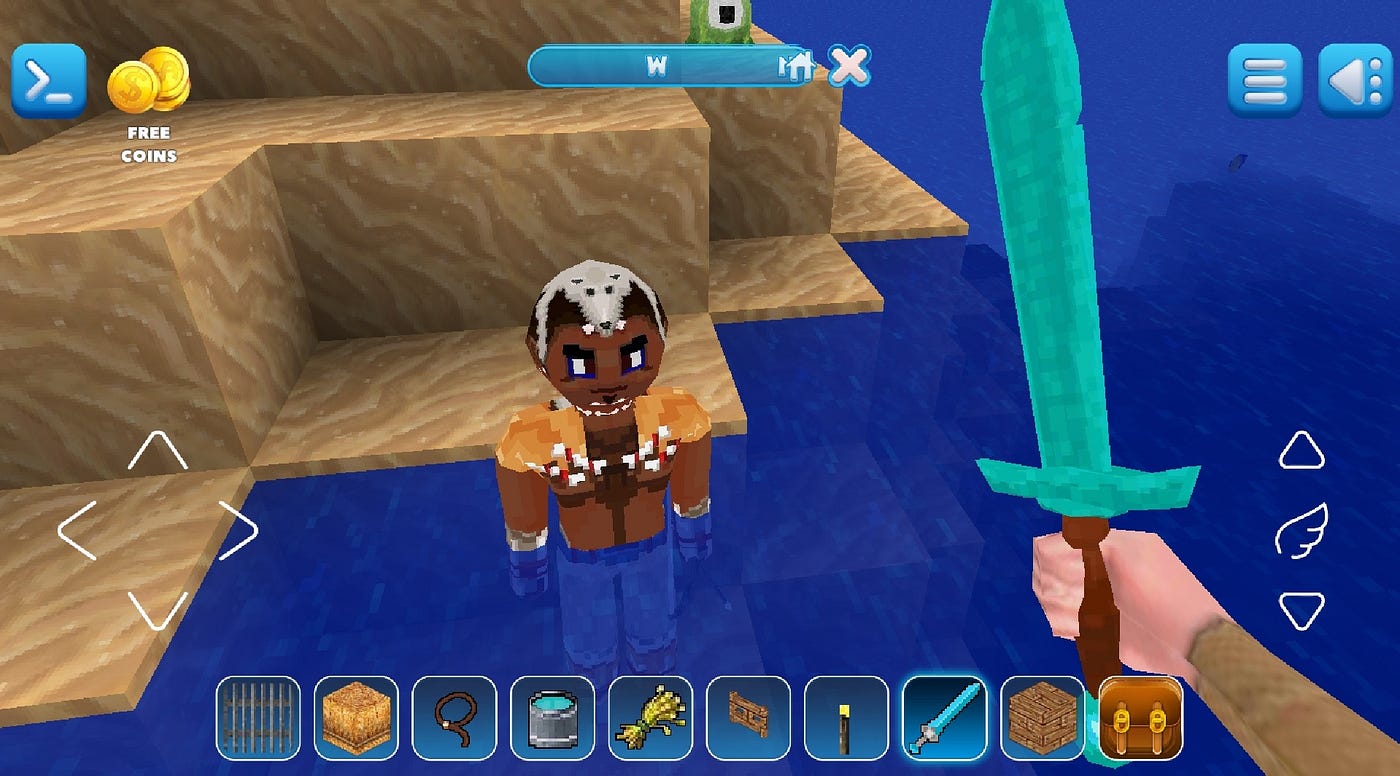This screenshot has height=776, width=1400.
Task: Pick the wheat bundle slot
Action: (650, 717)
